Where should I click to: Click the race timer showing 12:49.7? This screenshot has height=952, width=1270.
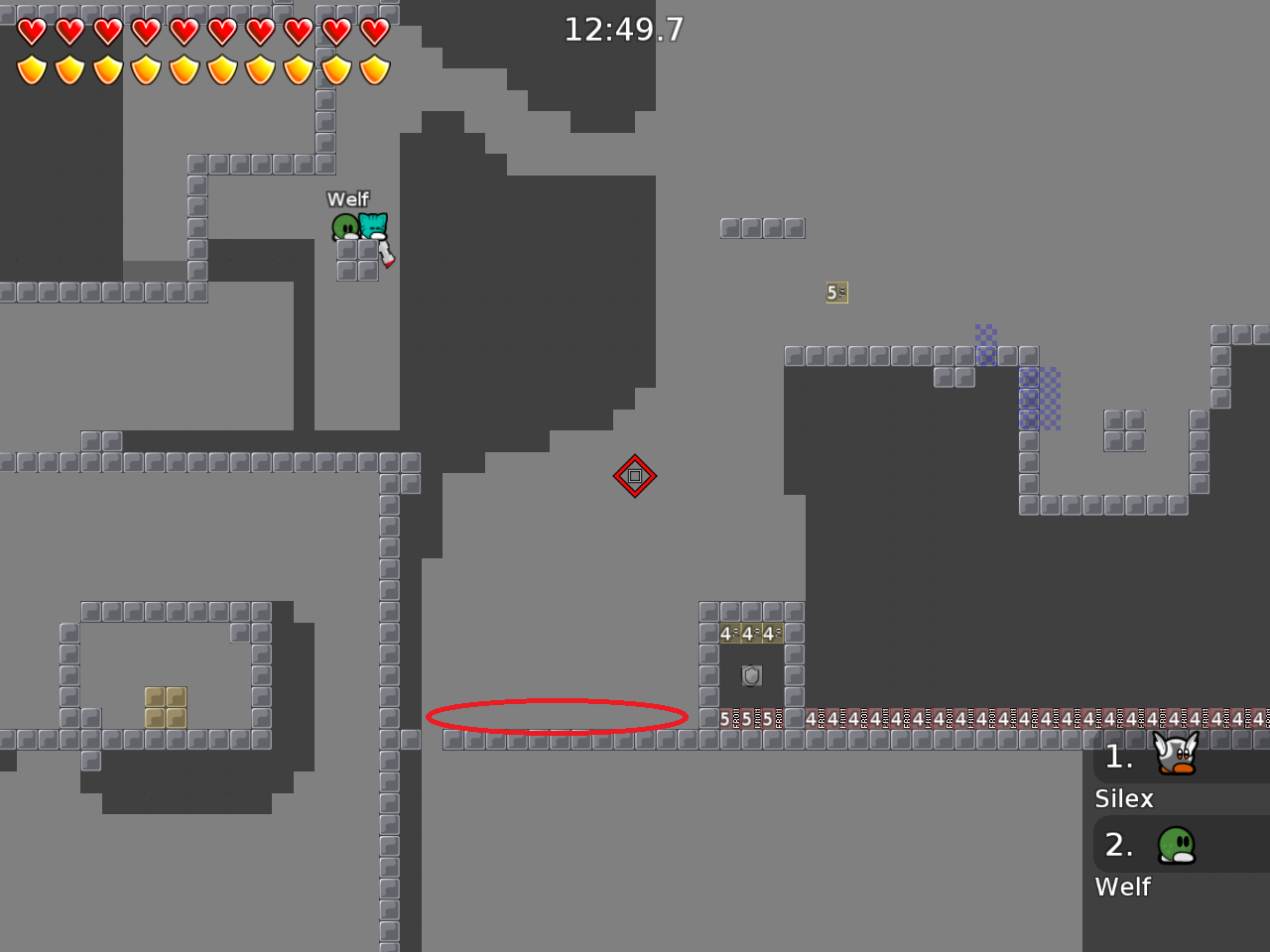(x=624, y=30)
